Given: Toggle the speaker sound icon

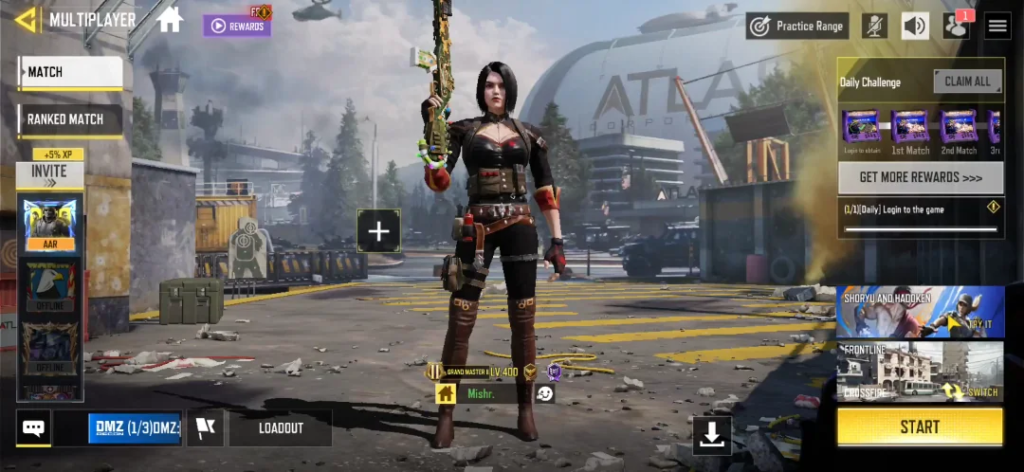Looking at the screenshot, I should [915, 26].
